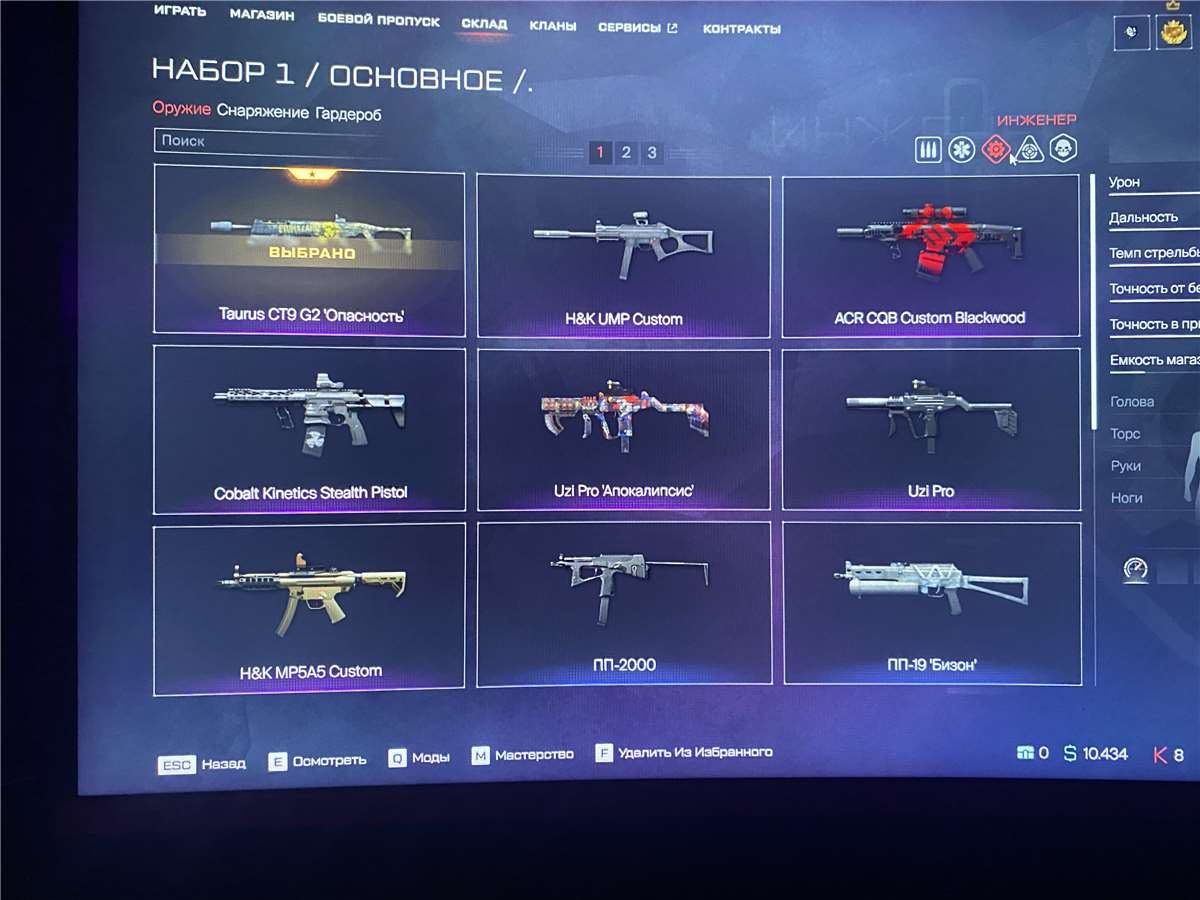Choose the H&K MP5A5 Custom weapon
This screenshot has height=900, width=1200.
tap(309, 606)
